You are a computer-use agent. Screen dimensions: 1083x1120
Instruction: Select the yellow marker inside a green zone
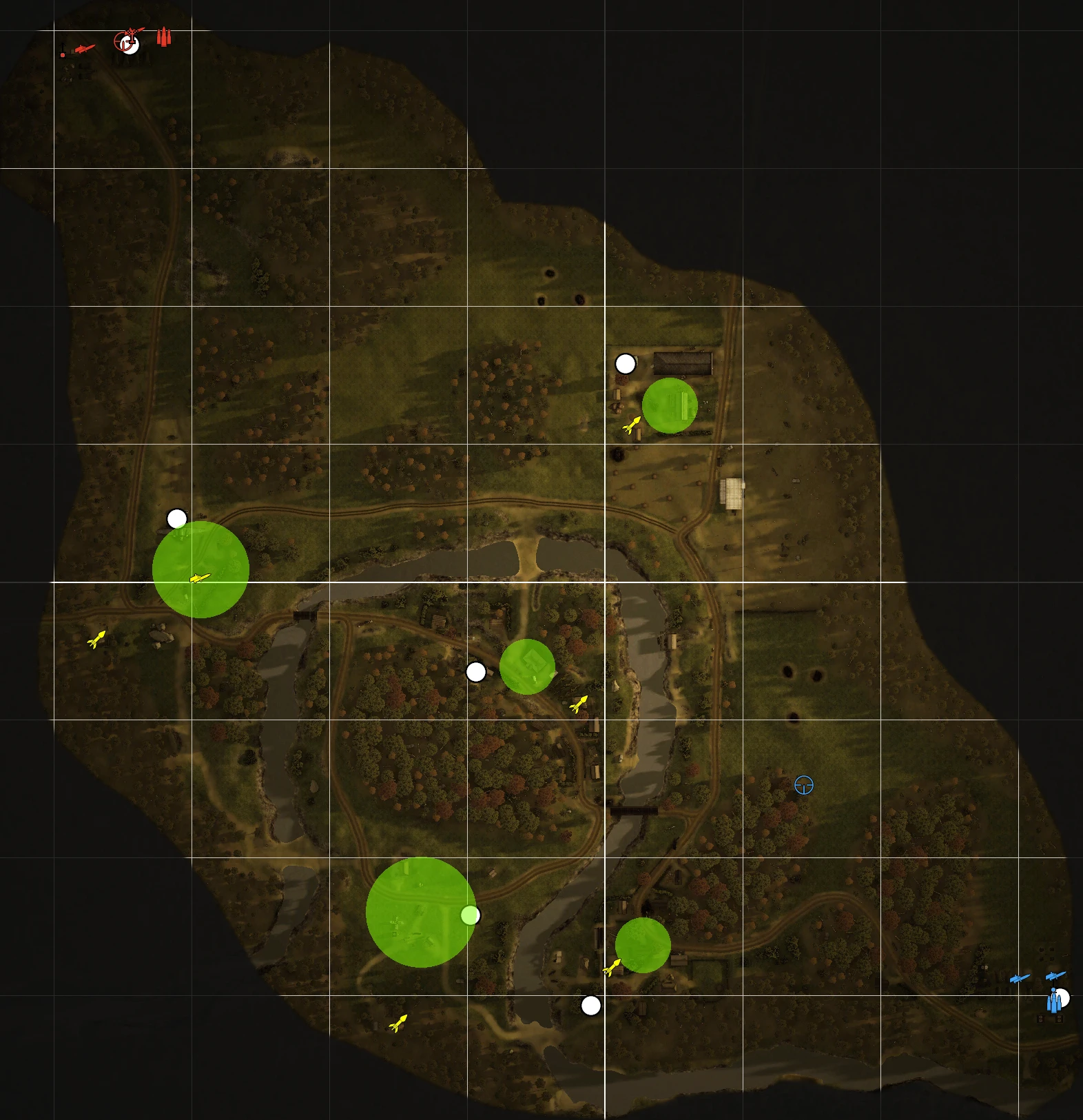(200, 578)
